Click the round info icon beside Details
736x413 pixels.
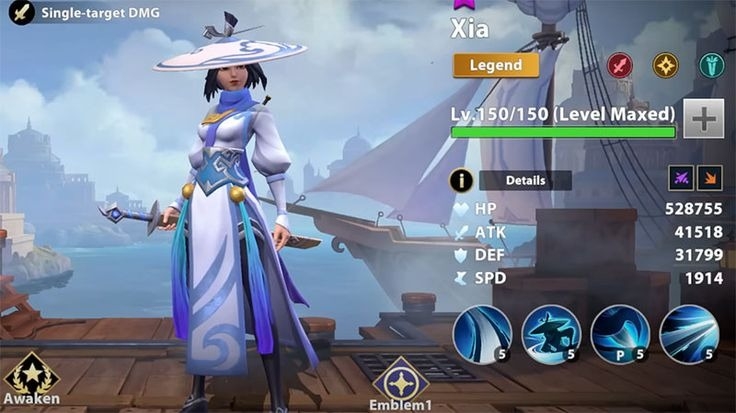coord(461,180)
